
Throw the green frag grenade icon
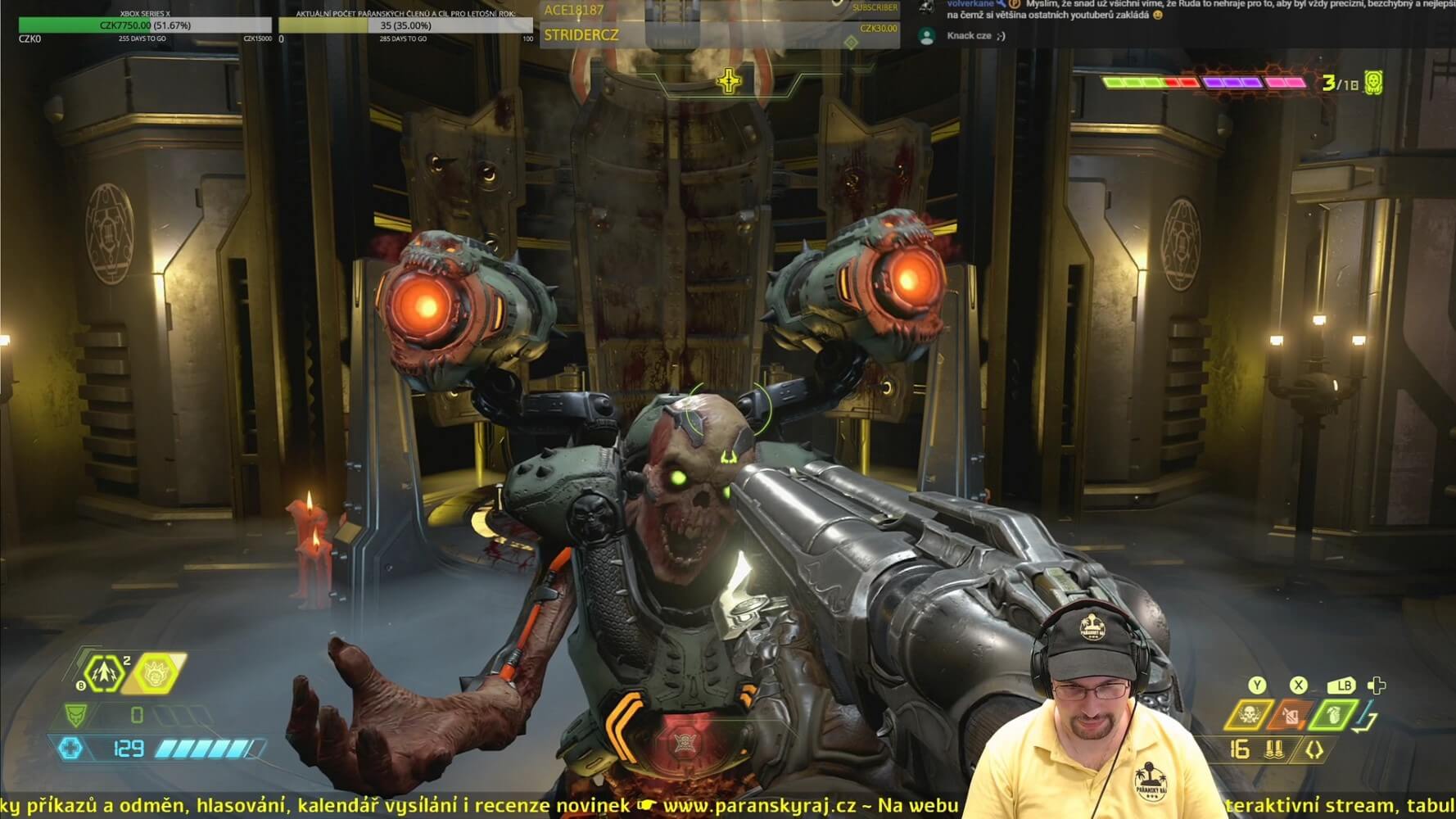pos(1332,715)
